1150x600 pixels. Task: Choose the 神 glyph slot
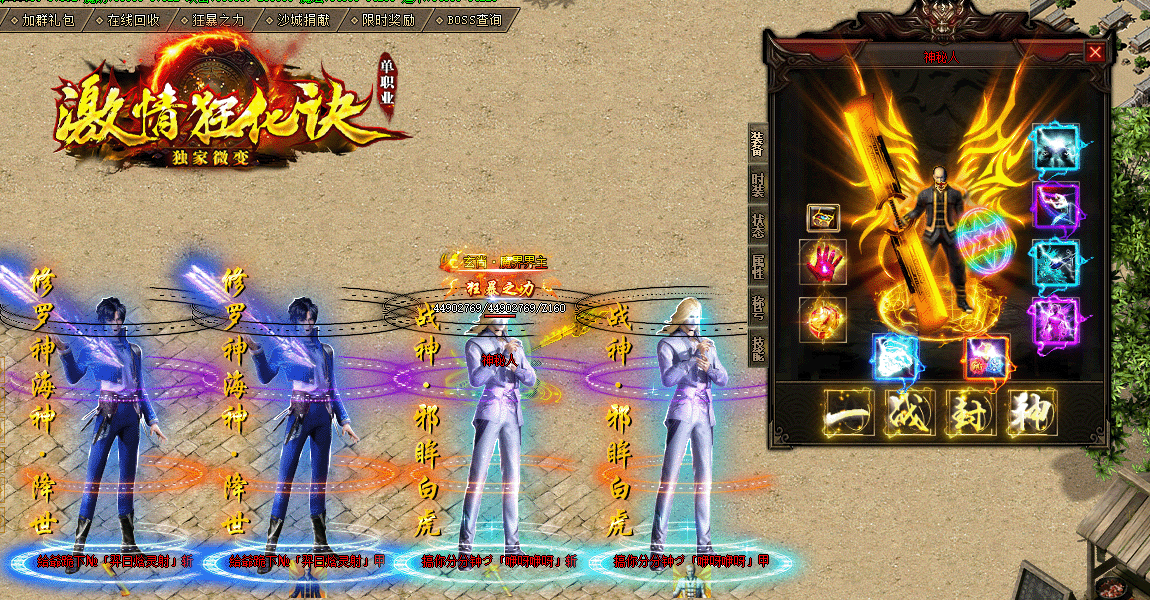coord(1029,413)
